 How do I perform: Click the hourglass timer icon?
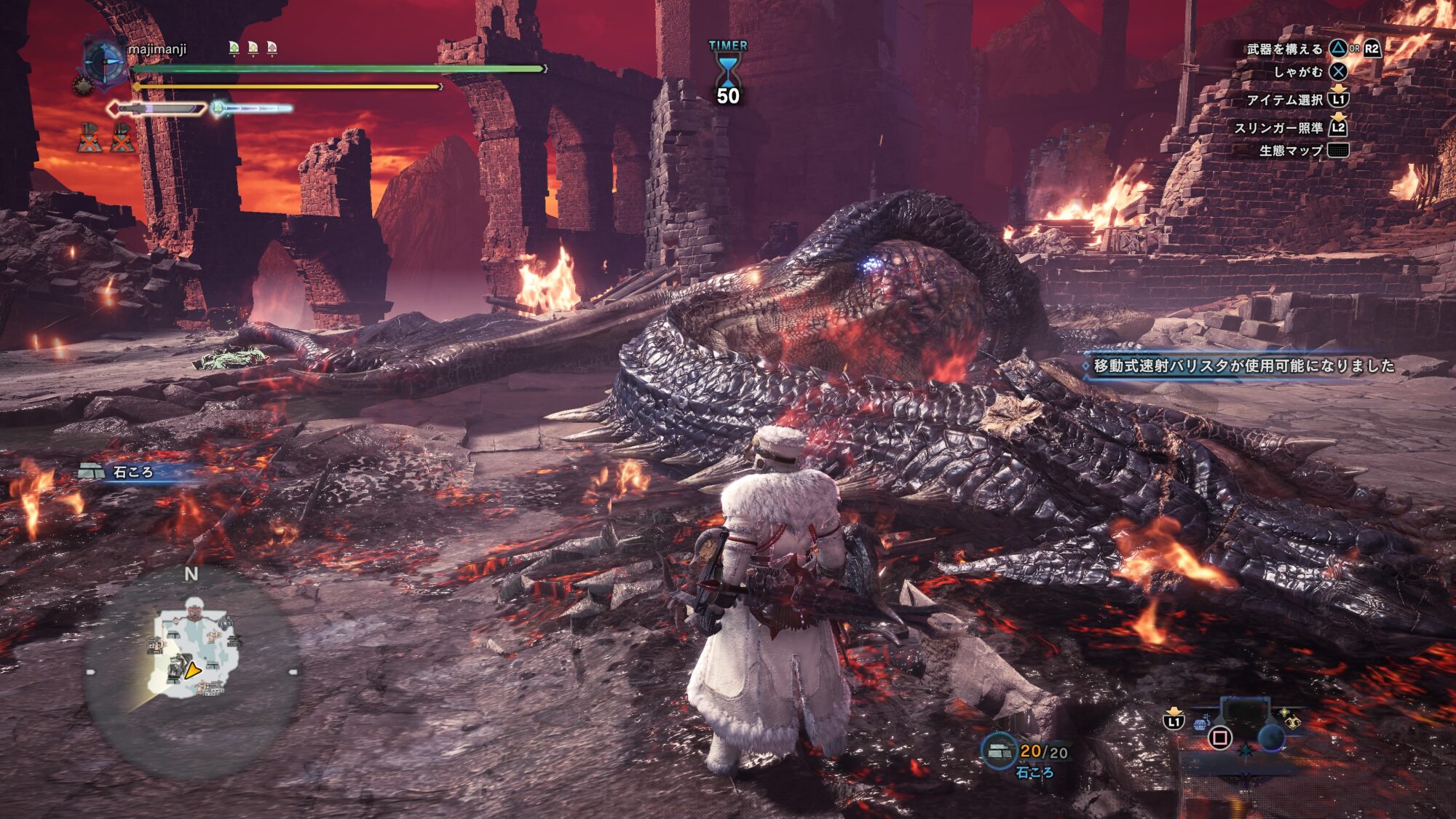pyautogui.click(x=727, y=71)
